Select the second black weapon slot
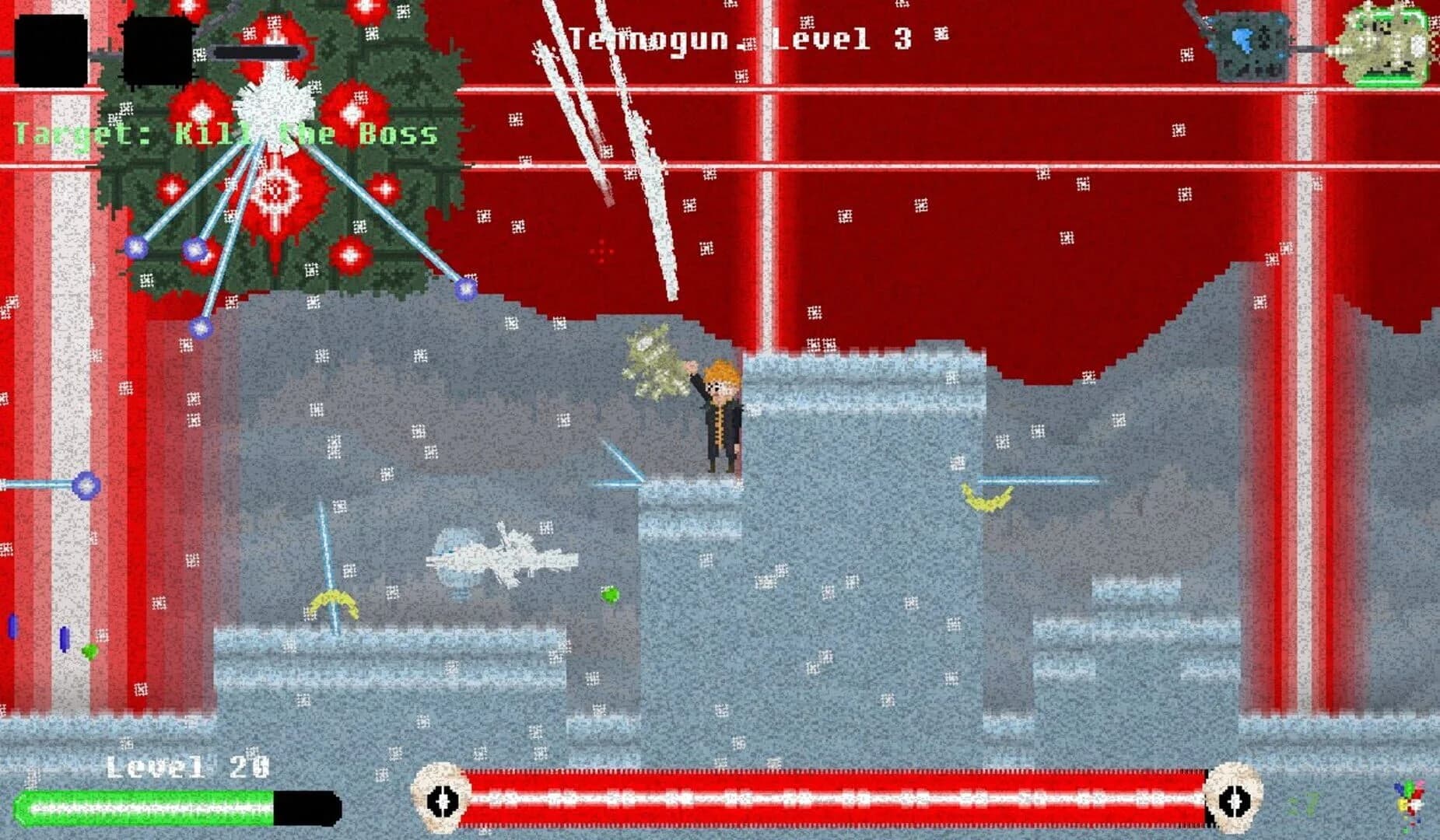The image size is (1440, 840). [159, 51]
